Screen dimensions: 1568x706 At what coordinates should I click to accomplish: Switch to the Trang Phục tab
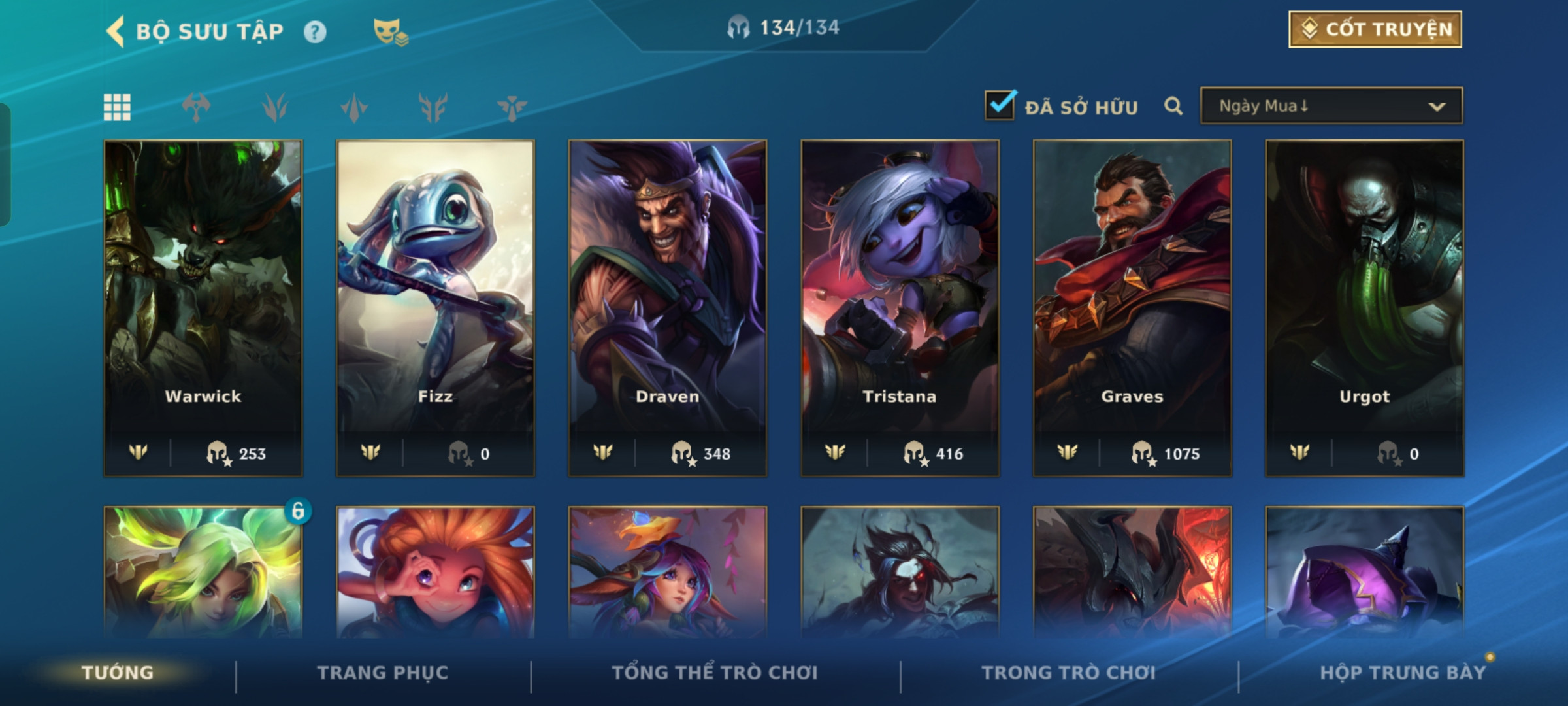point(383,673)
